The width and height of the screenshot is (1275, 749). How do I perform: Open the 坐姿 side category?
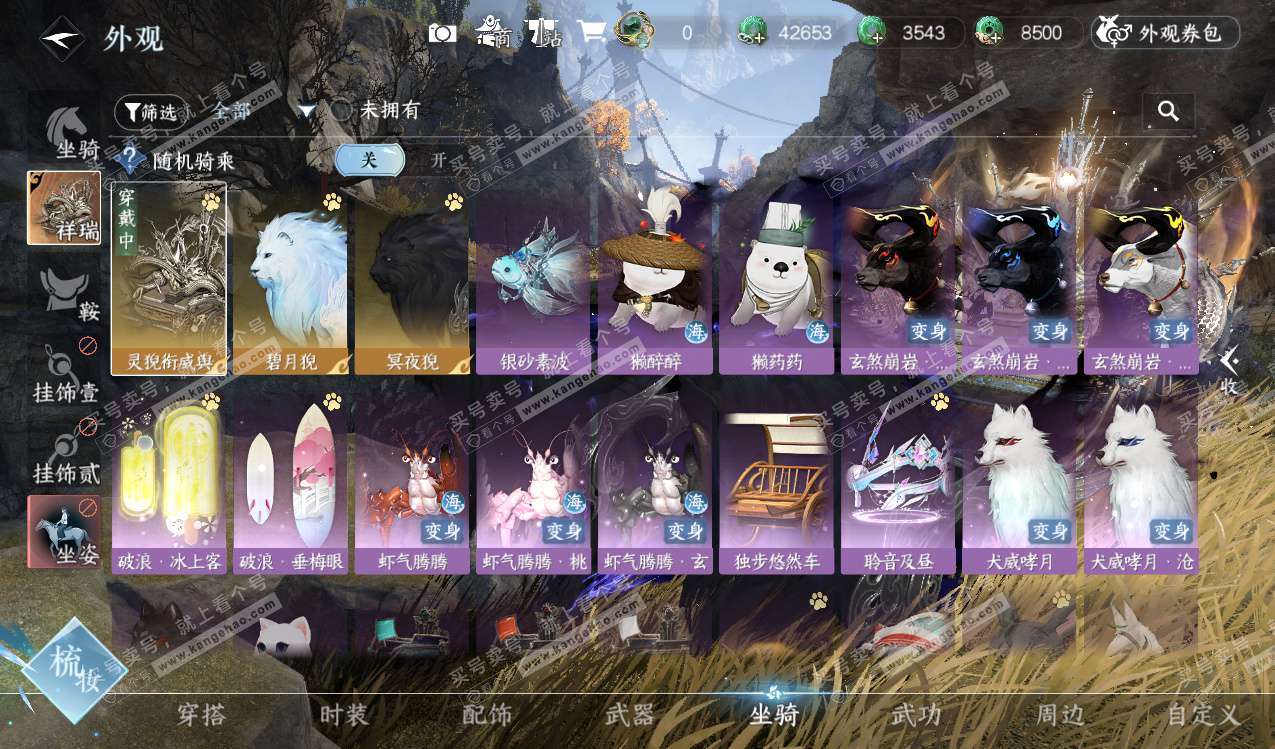tap(64, 531)
